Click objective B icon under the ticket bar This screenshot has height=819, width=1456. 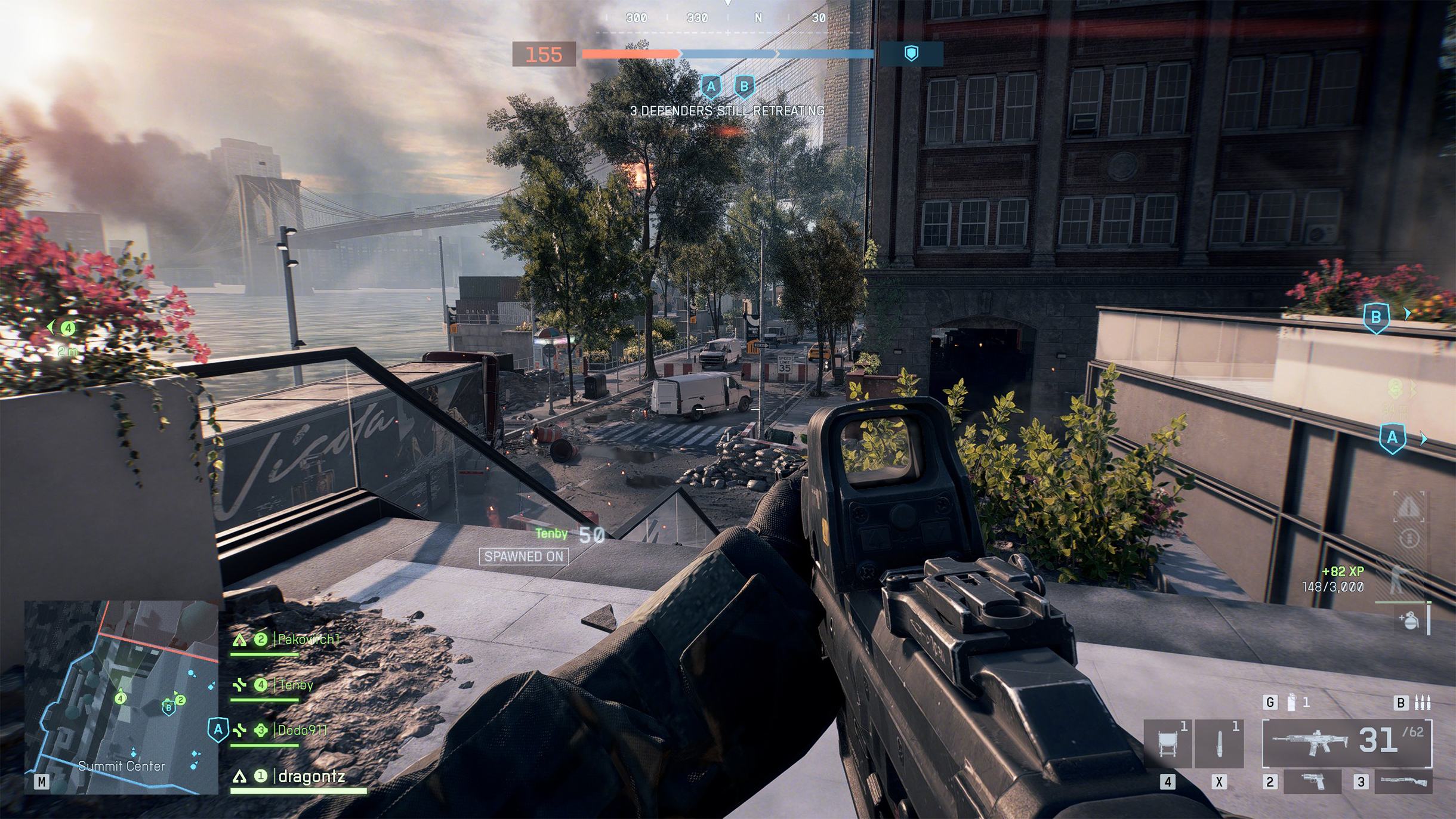(x=744, y=87)
